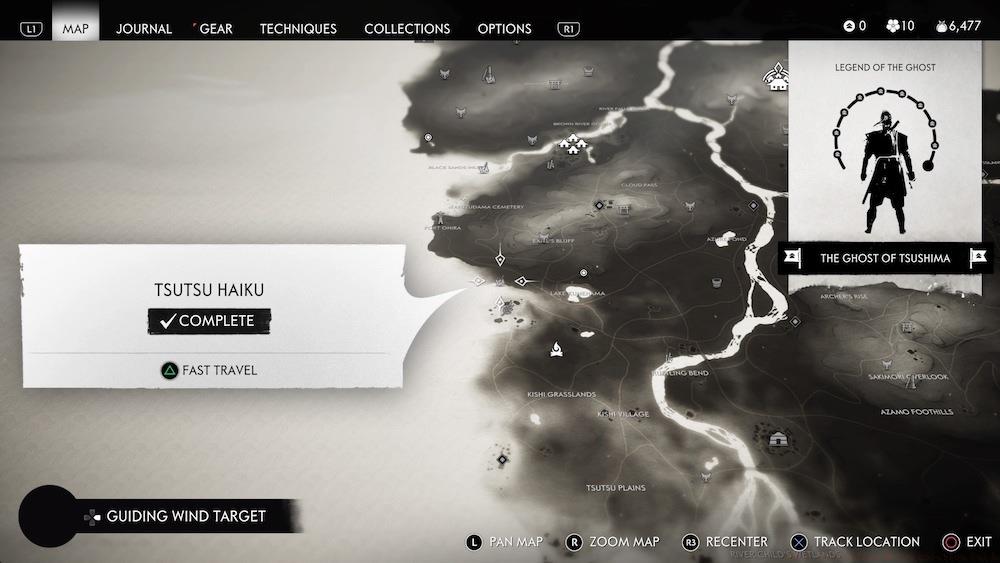Select the campfire marker on the map
Image resolution: width=1000 pixels, height=563 pixels.
(x=556, y=348)
